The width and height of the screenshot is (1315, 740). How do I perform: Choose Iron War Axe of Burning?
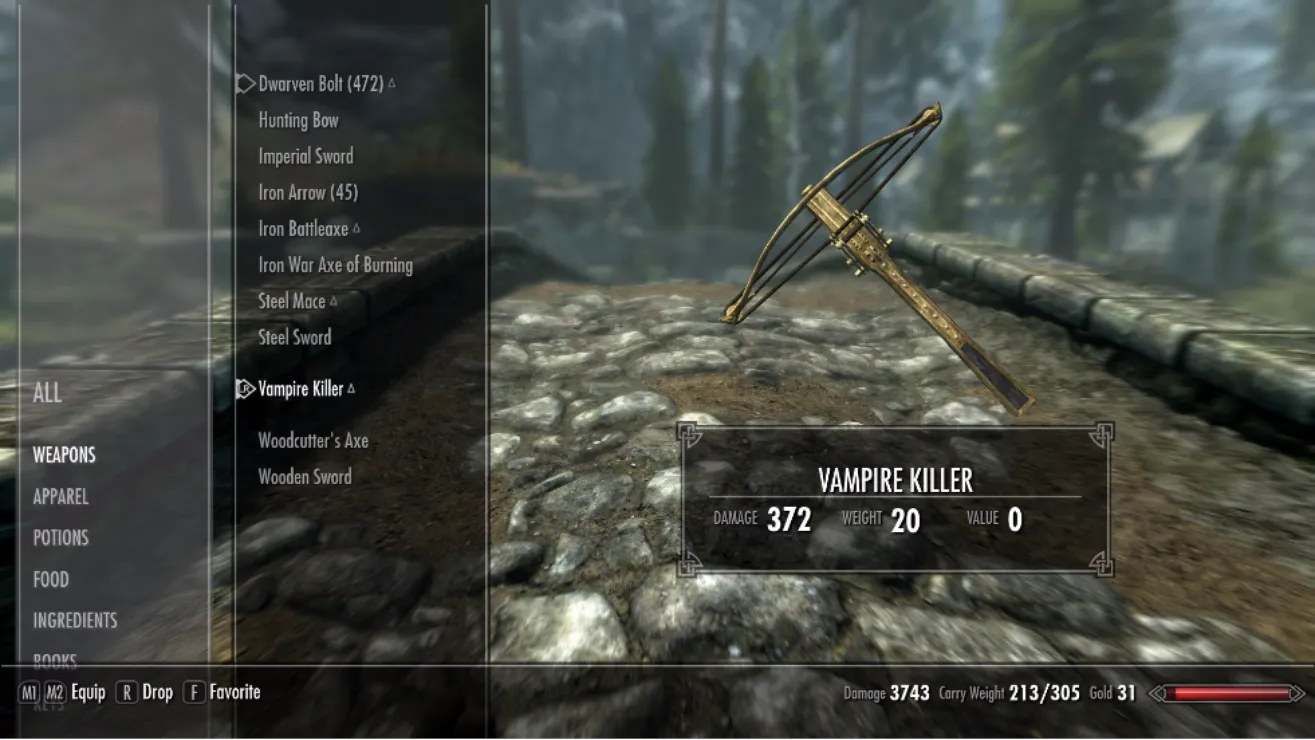point(335,265)
